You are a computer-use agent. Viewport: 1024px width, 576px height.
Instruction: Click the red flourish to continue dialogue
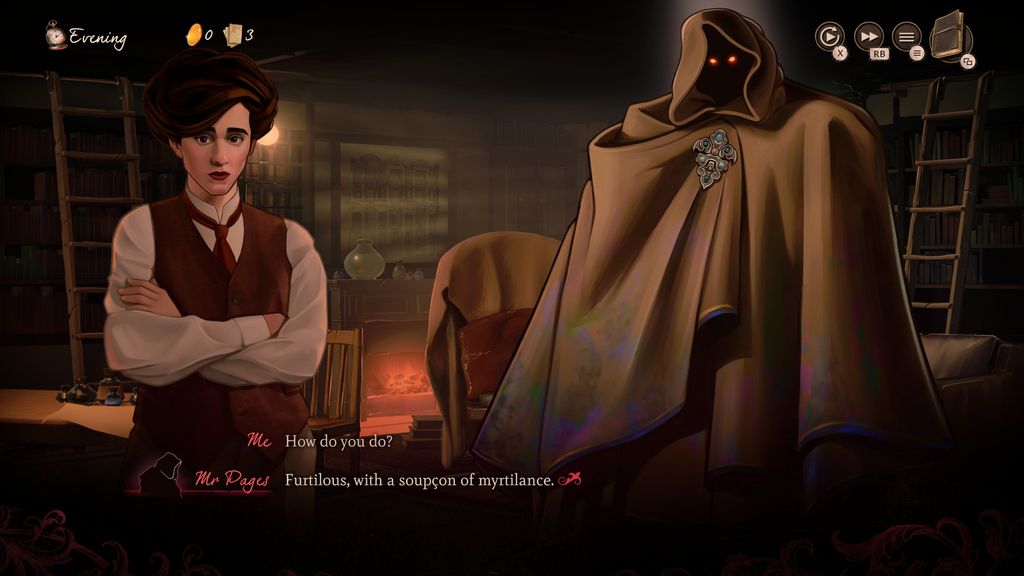pyautogui.click(x=570, y=480)
